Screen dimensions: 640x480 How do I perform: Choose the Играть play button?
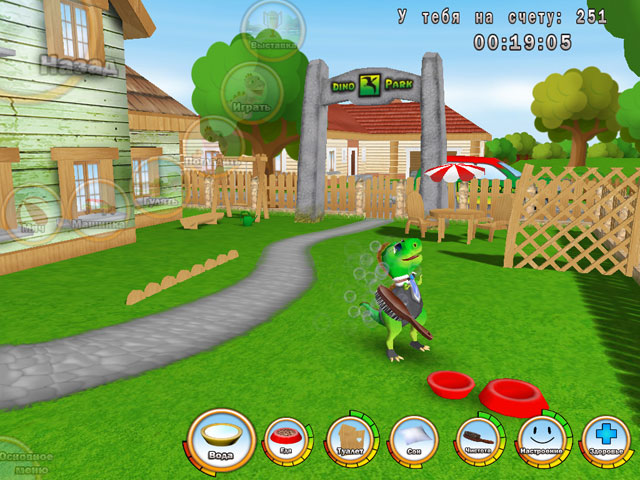tap(251, 92)
